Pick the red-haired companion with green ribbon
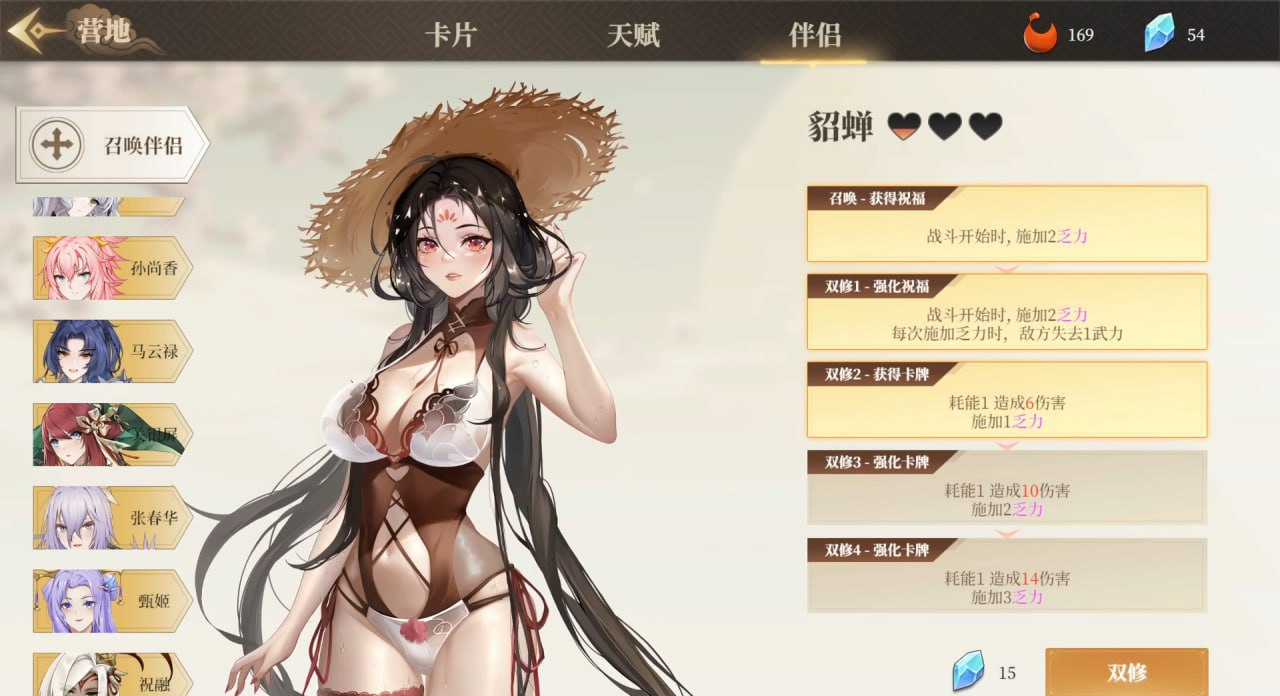This screenshot has width=1280, height=696. coord(112,434)
